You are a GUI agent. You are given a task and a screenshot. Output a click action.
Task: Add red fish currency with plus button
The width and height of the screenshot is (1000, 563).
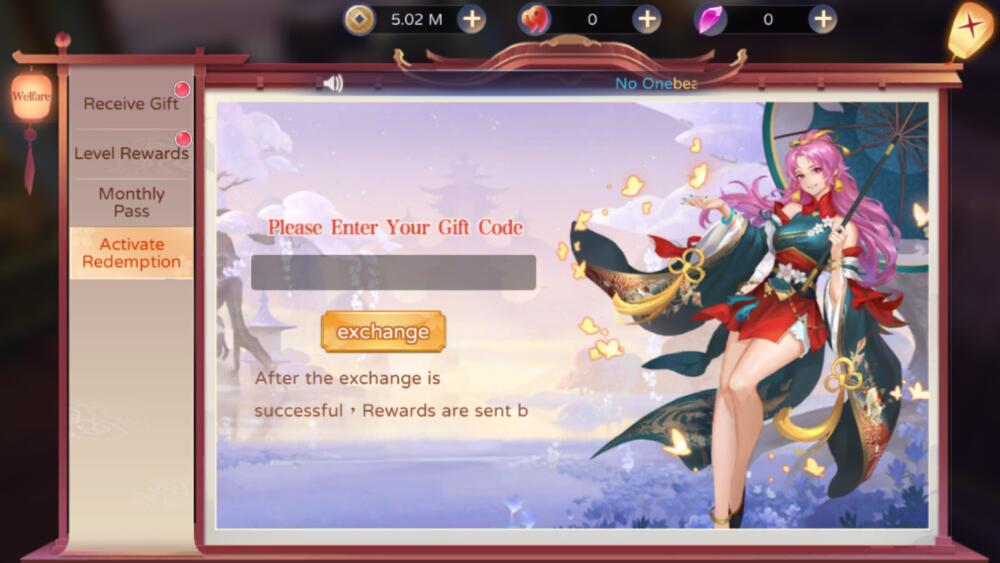[647, 19]
